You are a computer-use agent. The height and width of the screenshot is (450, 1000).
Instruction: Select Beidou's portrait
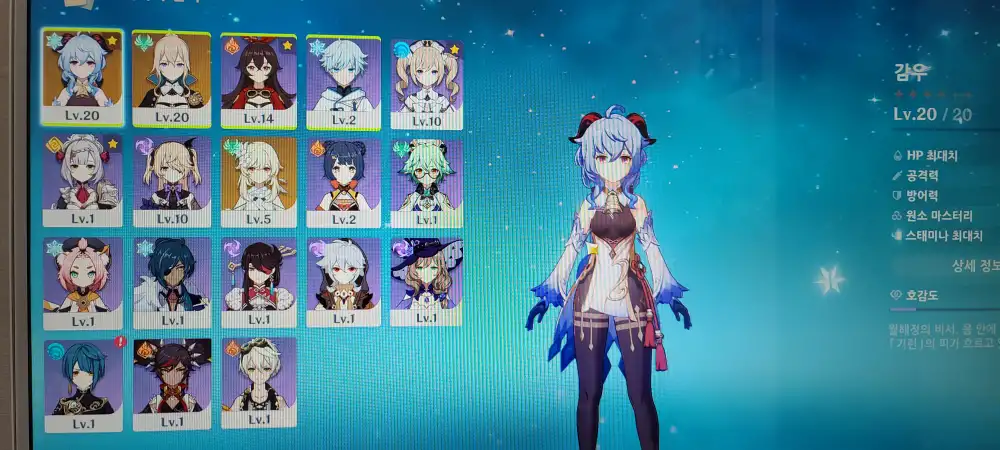(258, 281)
